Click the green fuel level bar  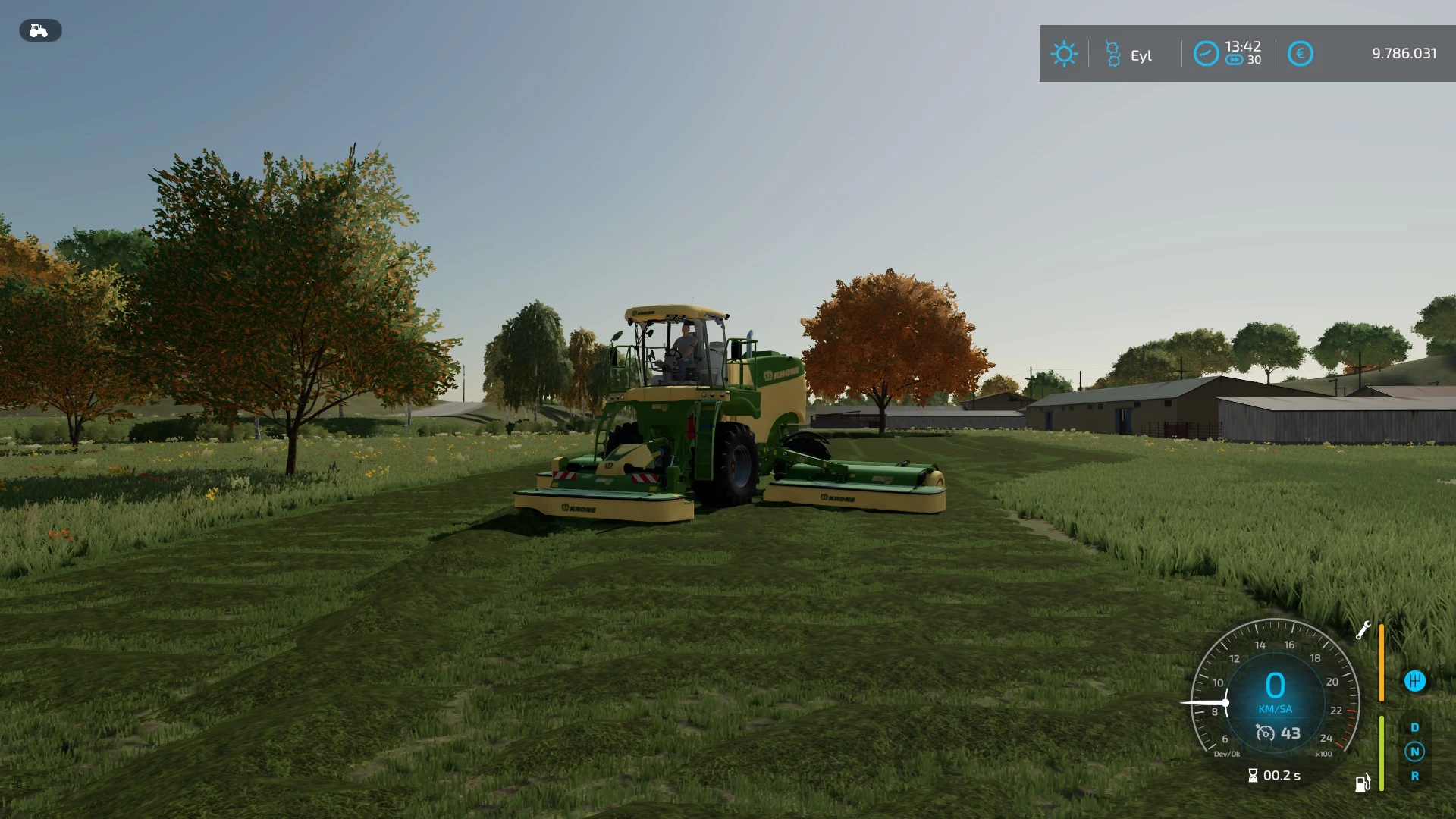pos(1381,752)
